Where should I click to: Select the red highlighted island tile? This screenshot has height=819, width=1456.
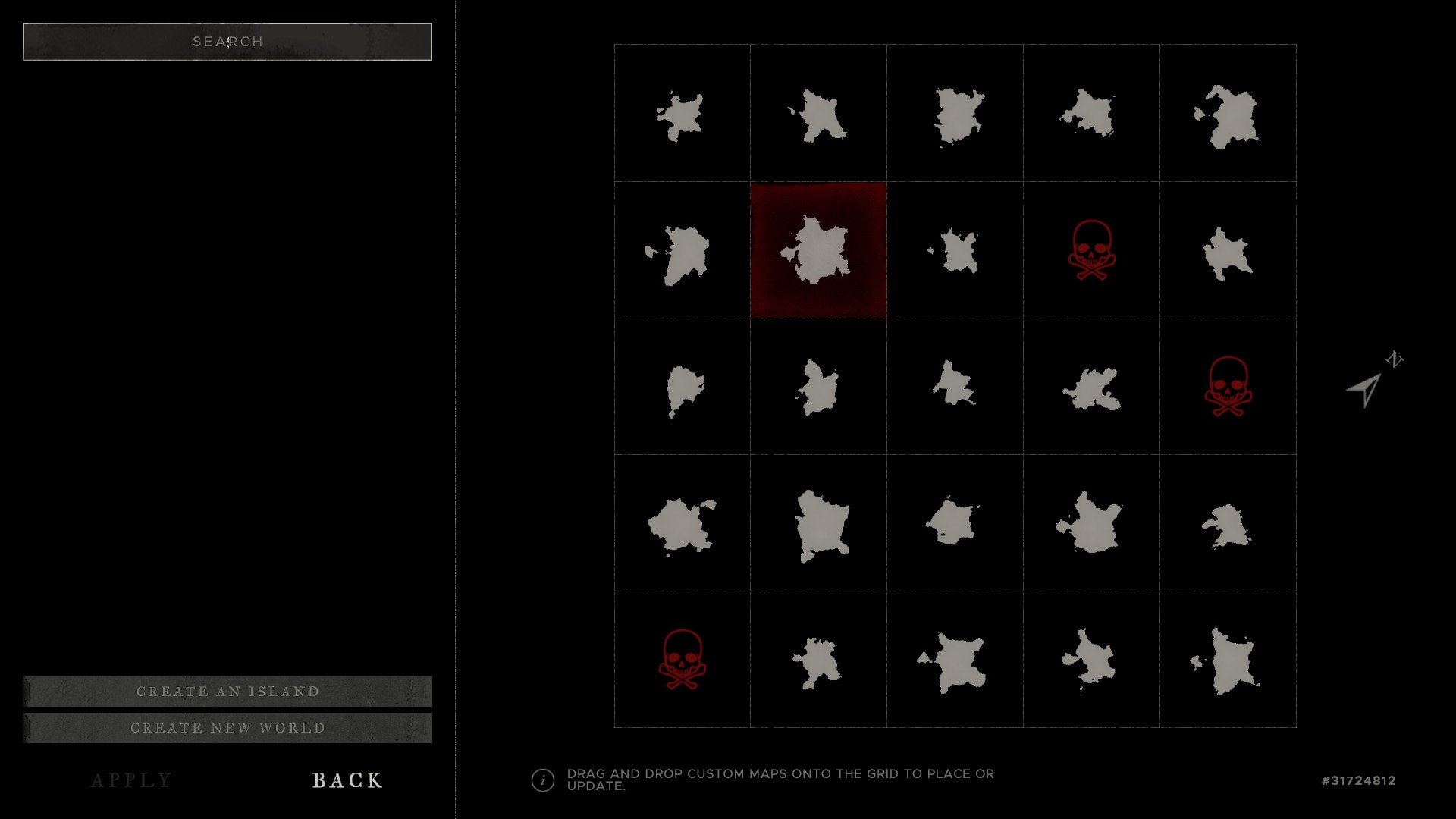pyautogui.click(x=818, y=250)
